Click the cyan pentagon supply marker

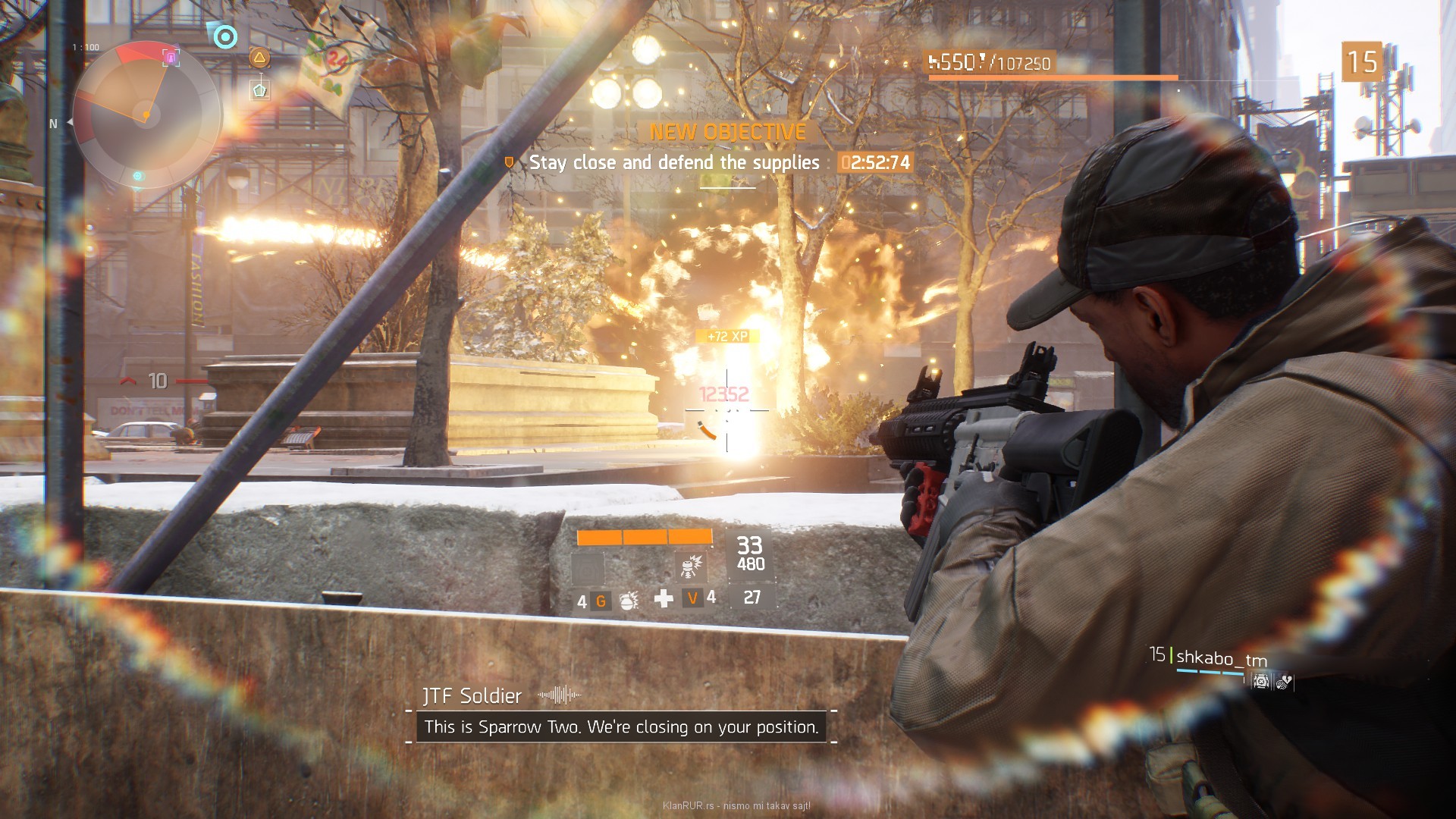(x=259, y=91)
